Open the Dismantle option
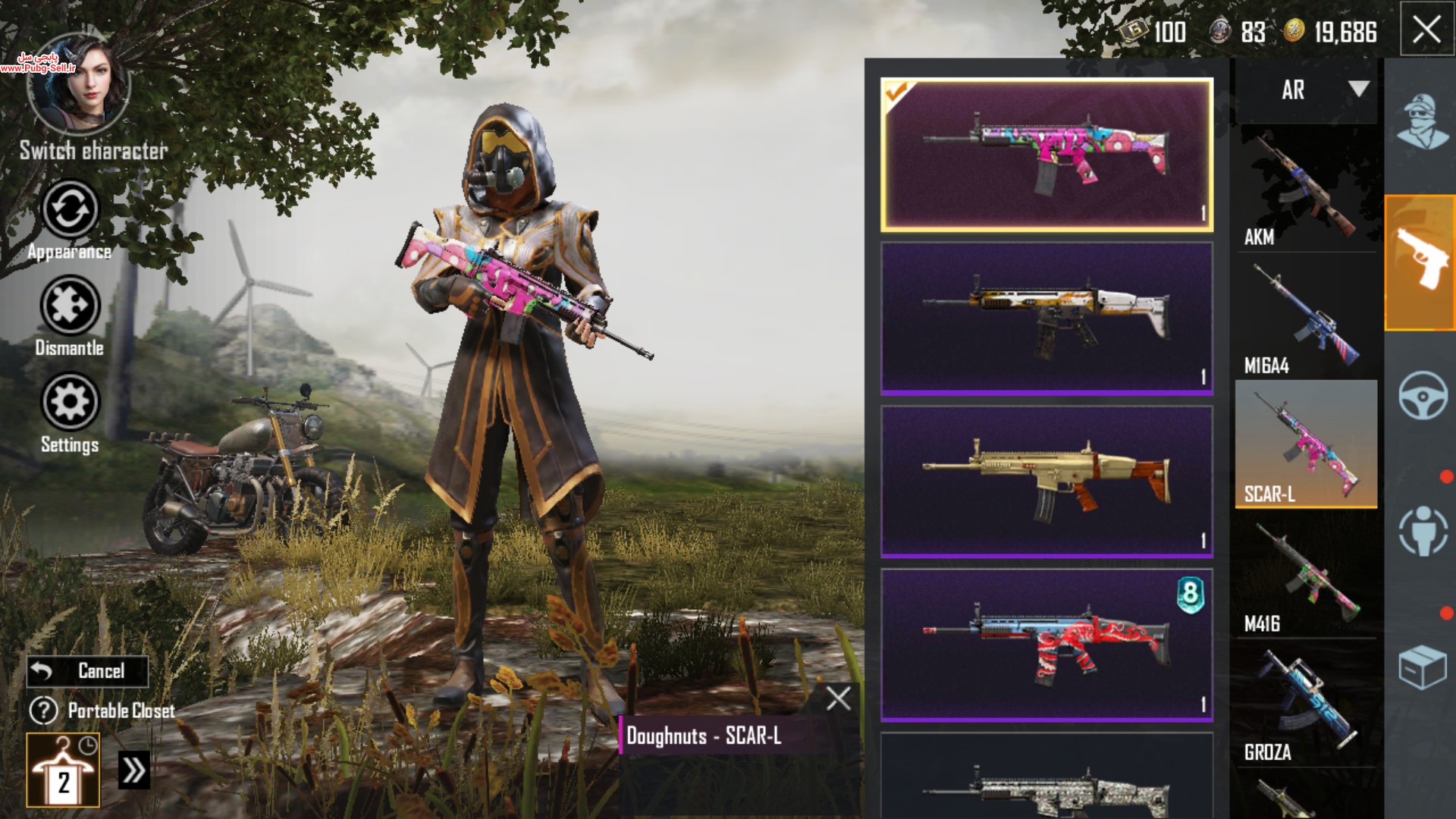This screenshot has height=819, width=1456. pos(70,306)
